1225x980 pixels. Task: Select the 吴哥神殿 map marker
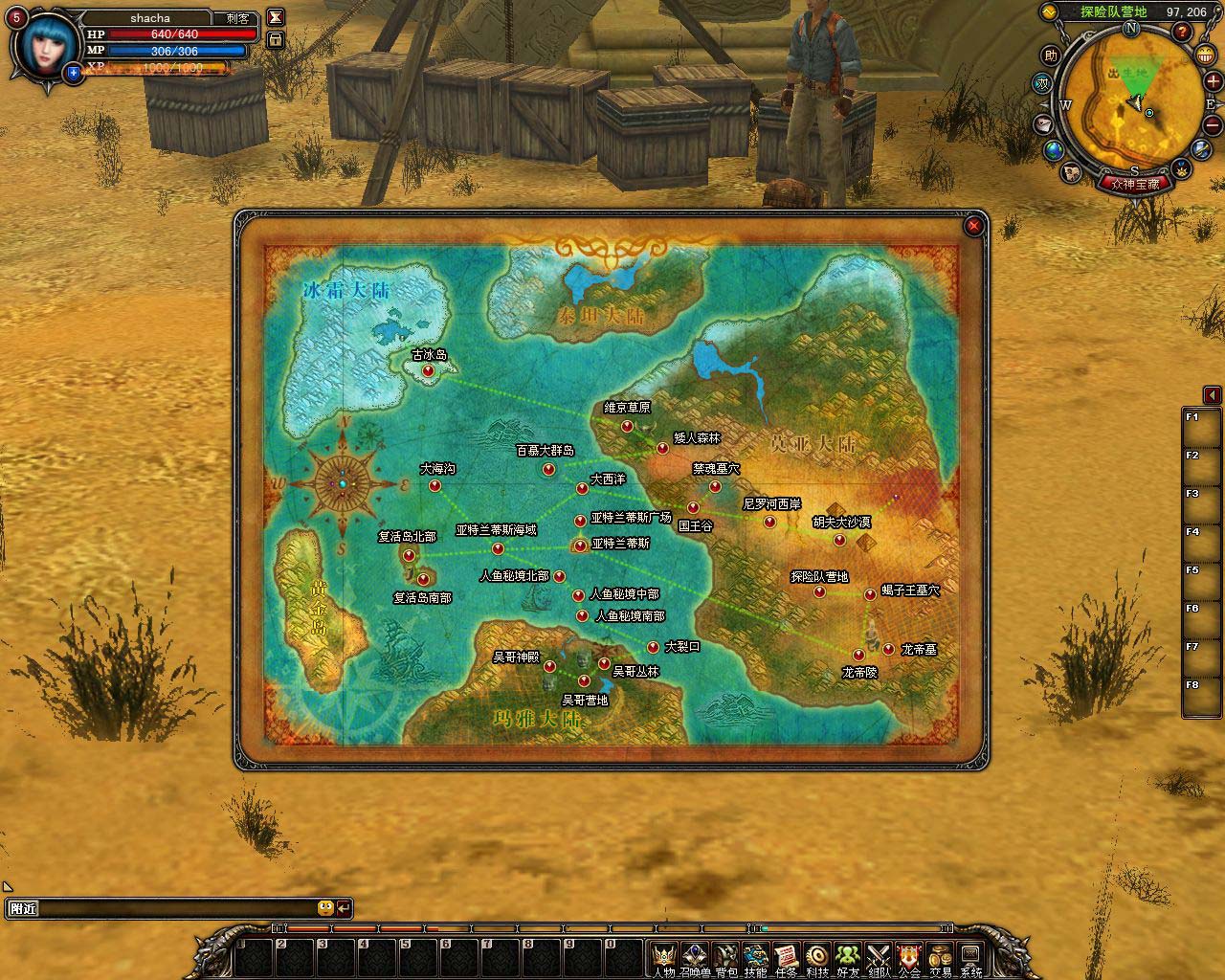point(550,667)
